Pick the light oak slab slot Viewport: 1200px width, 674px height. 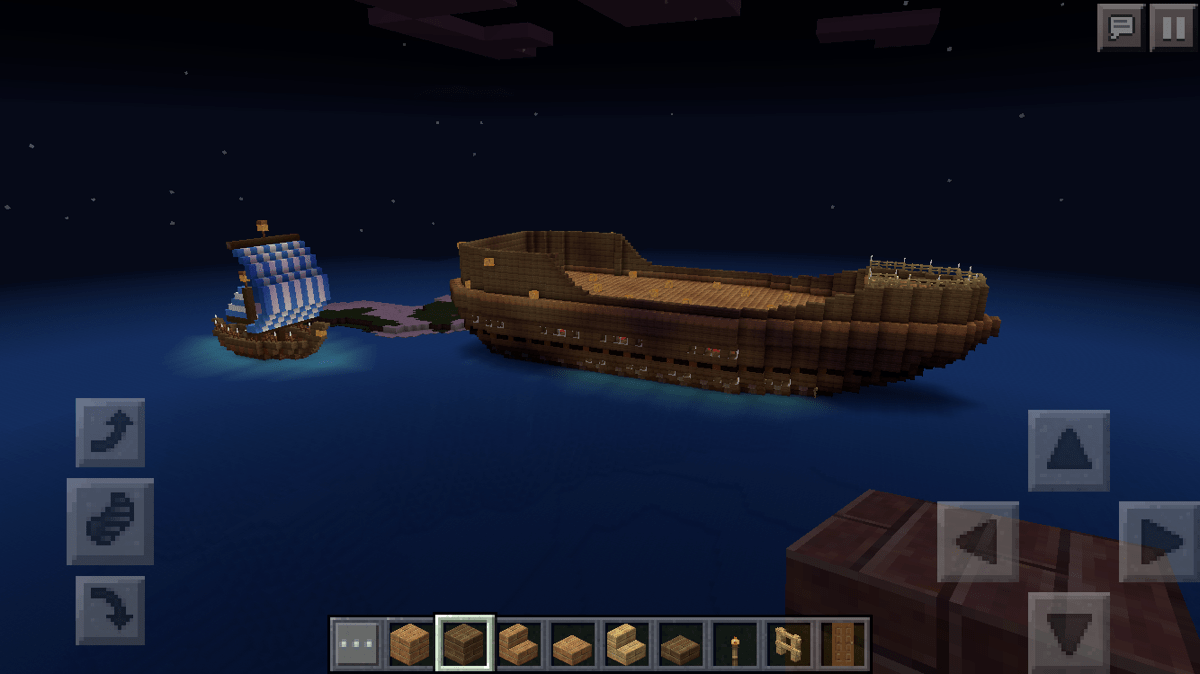point(572,644)
